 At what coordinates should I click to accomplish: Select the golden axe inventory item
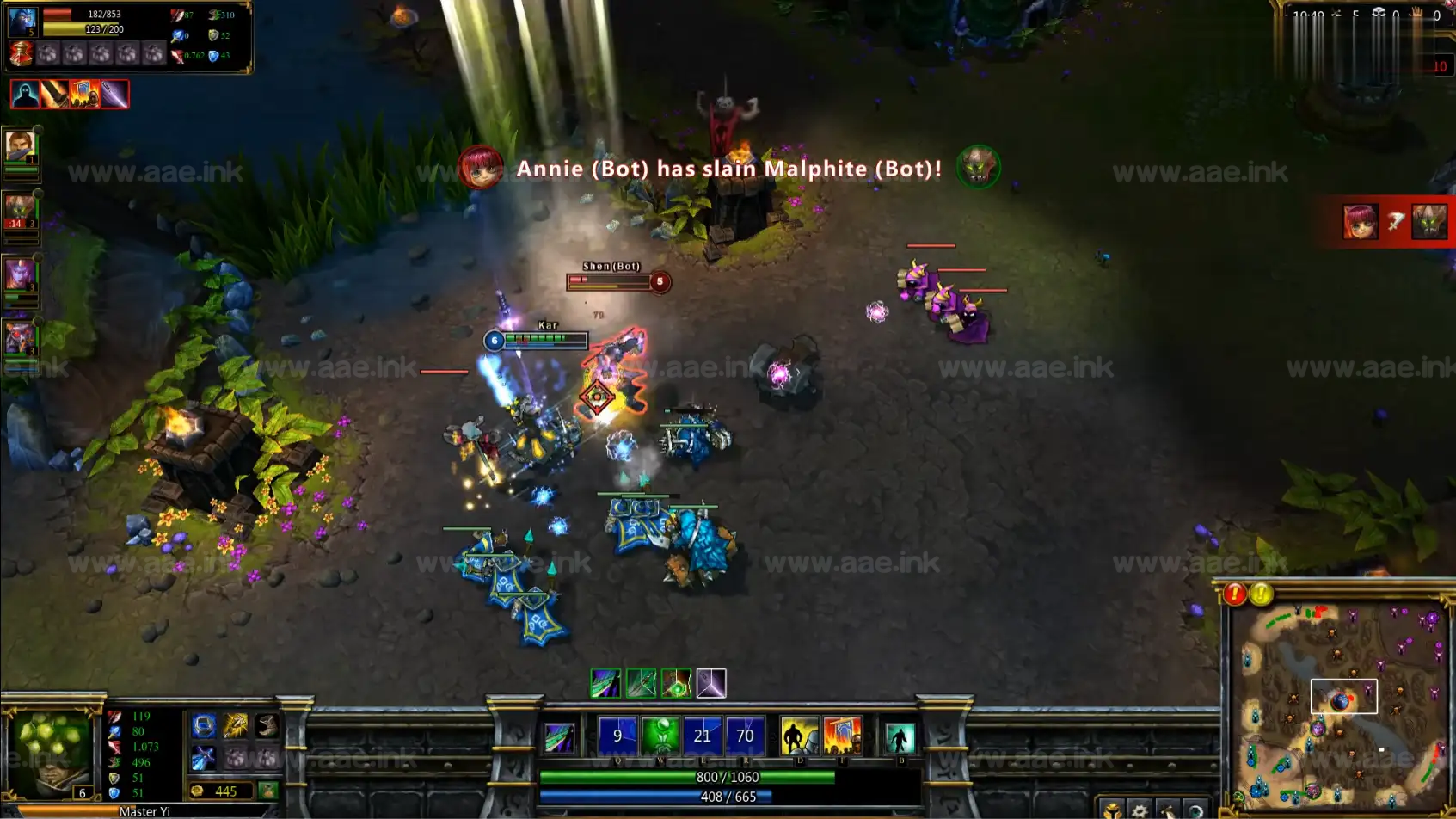(235, 727)
